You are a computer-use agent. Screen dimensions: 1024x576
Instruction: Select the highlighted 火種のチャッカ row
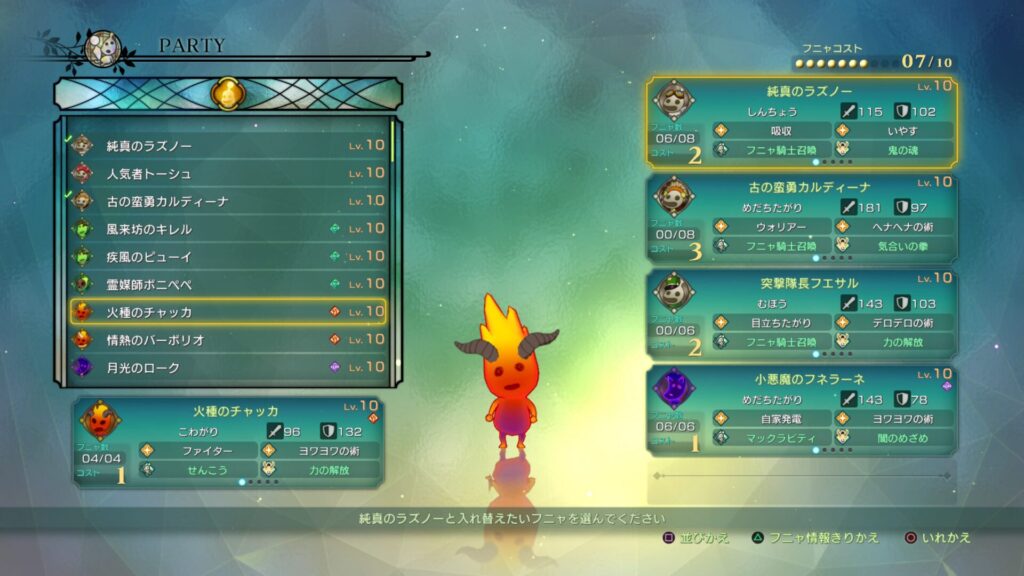(228, 312)
